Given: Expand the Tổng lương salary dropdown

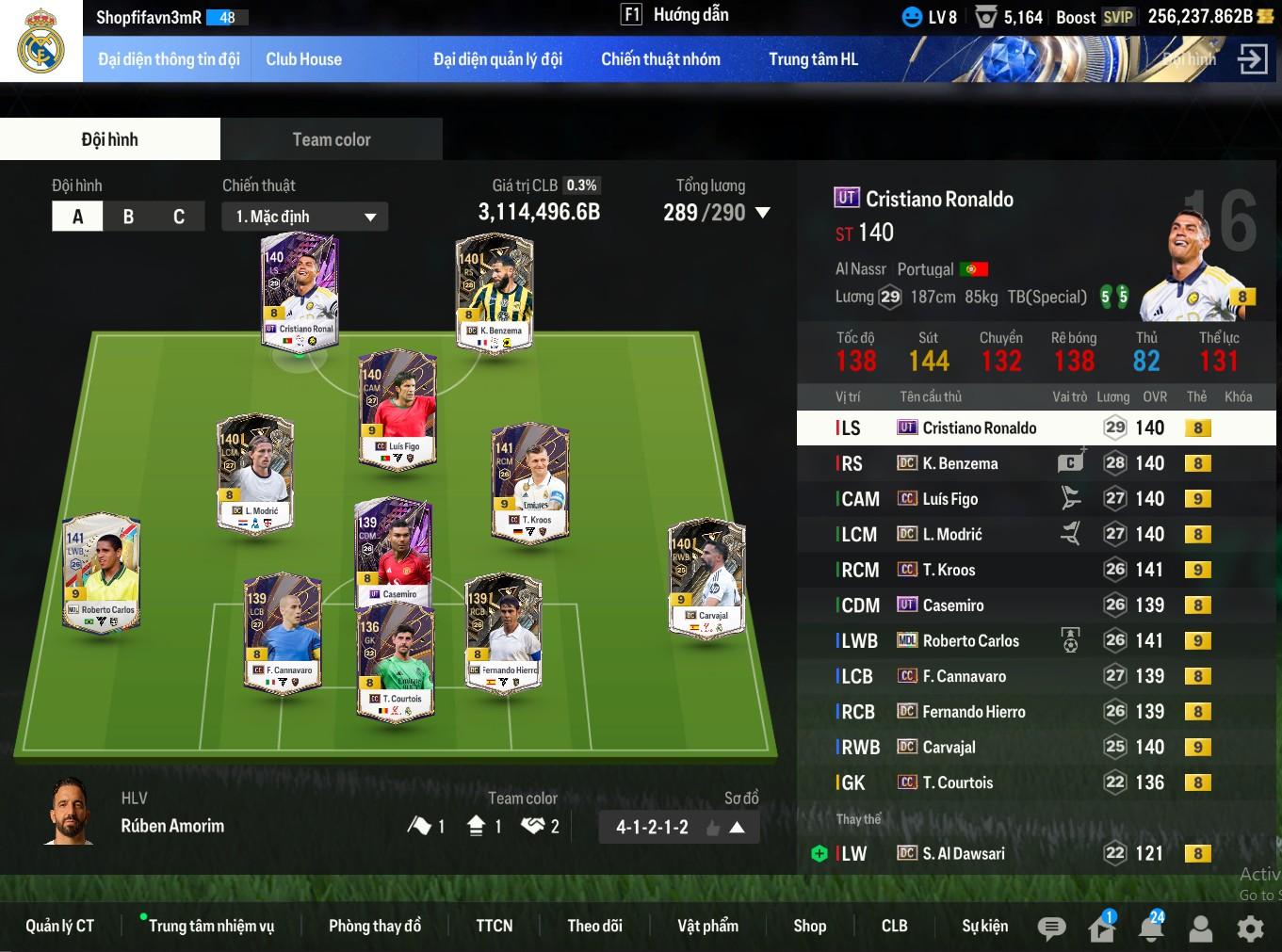Looking at the screenshot, I should (763, 213).
